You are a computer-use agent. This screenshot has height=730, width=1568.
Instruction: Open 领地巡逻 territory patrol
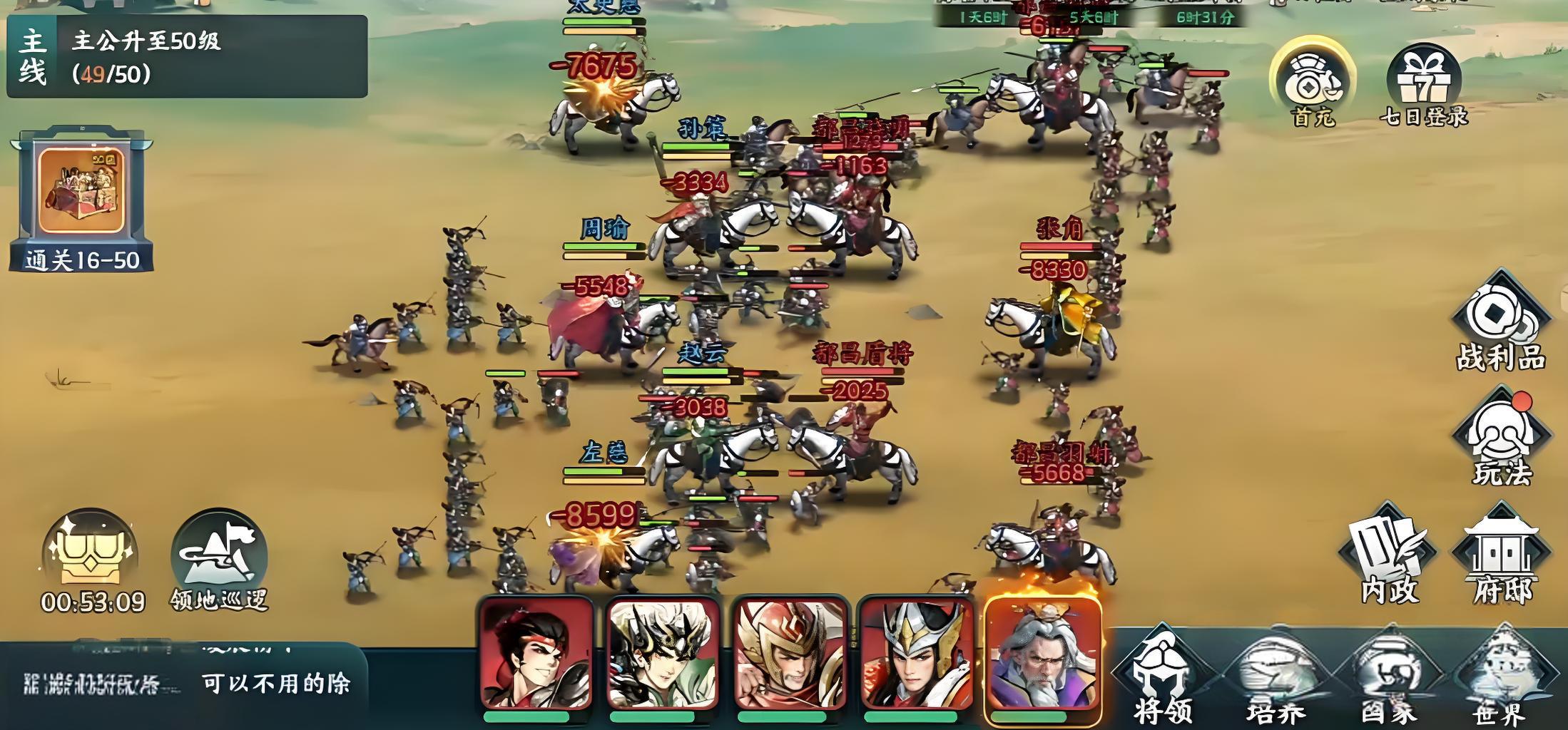click(219, 561)
